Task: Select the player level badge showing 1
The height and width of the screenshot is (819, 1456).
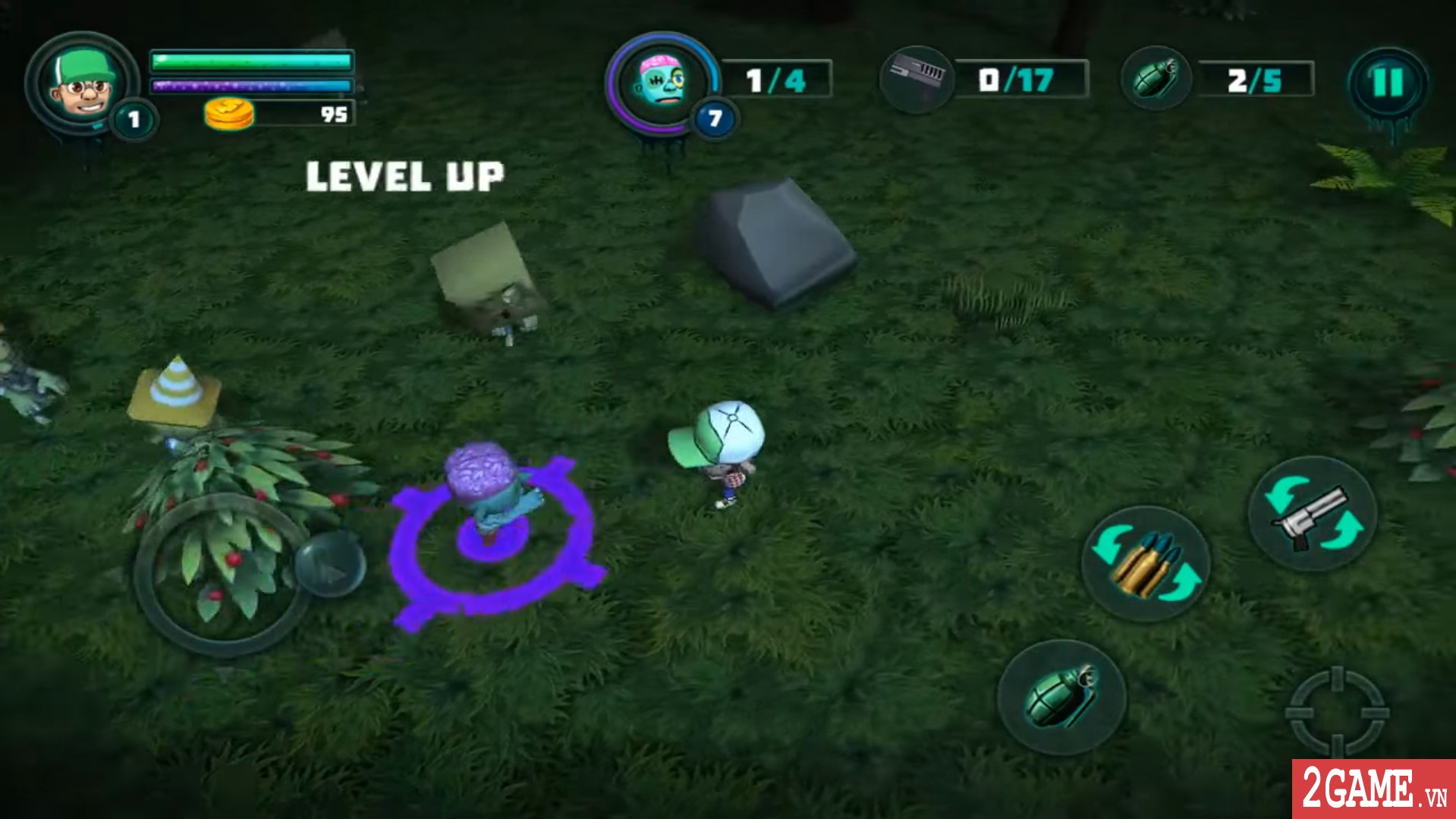Action: pyautogui.click(x=135, y=119)
